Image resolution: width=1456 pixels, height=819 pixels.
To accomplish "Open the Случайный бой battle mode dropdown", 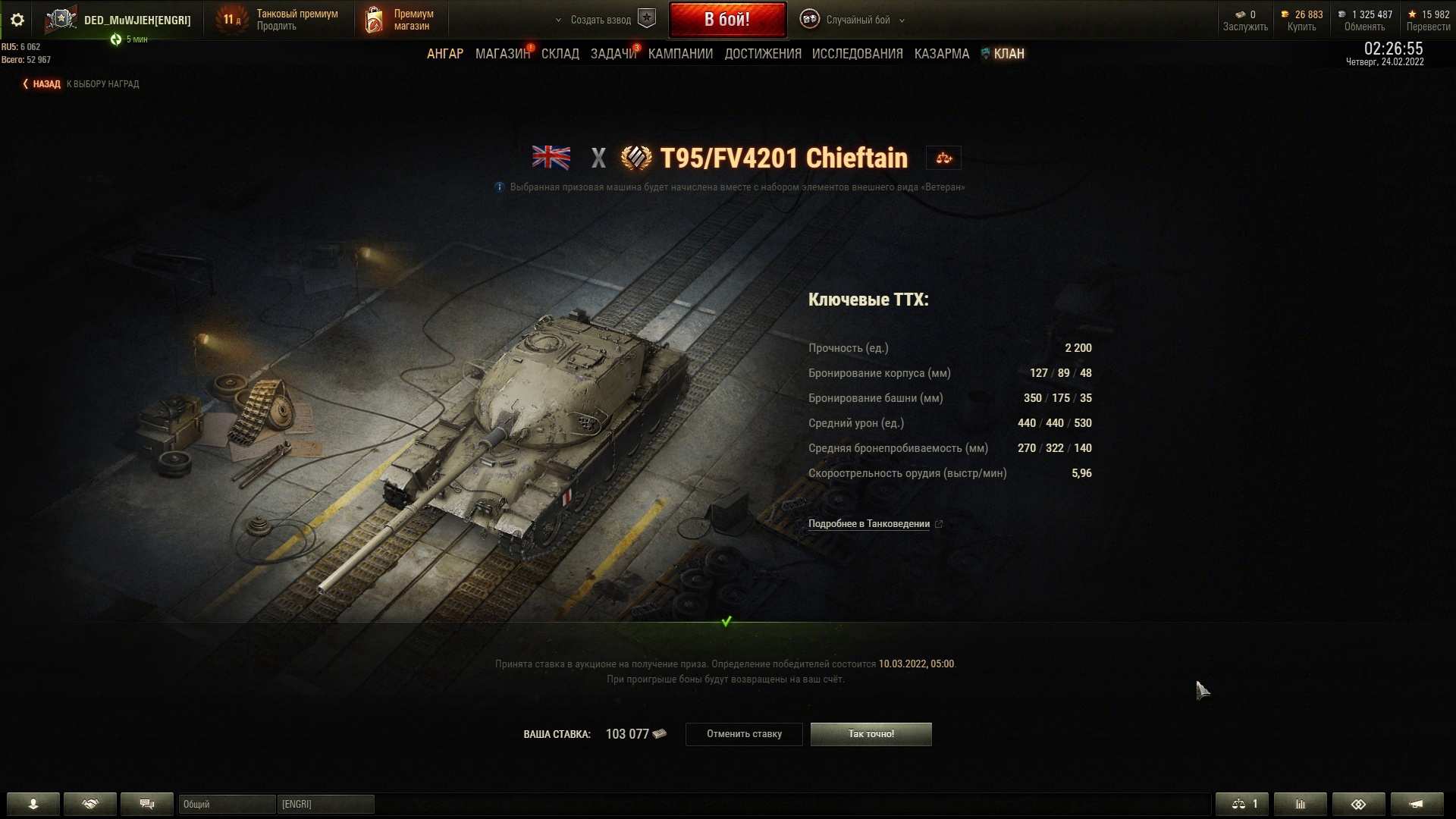I will pos(858,20).
